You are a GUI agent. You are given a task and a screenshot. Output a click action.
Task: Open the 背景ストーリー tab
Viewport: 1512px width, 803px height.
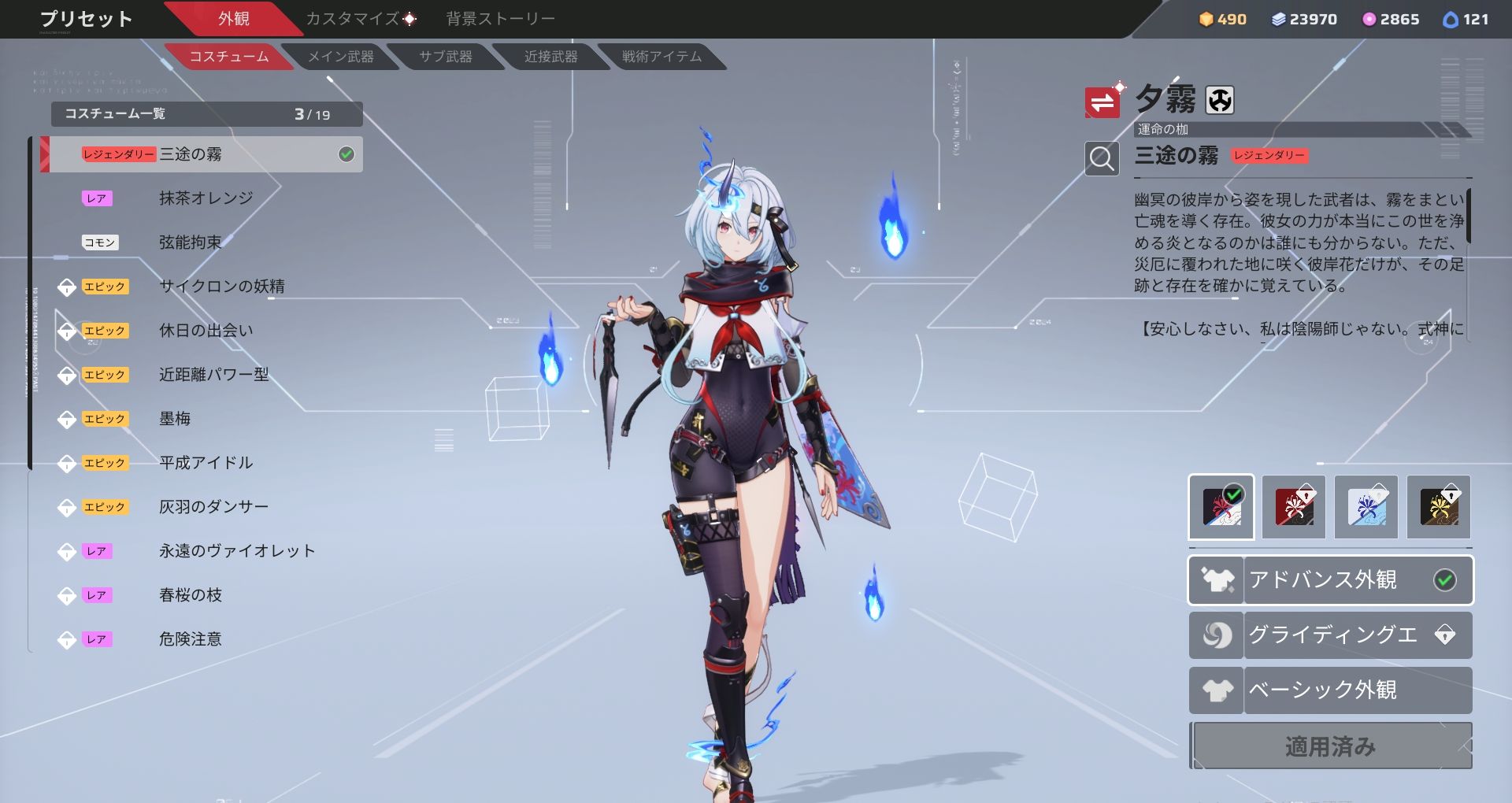[x=500, y=19]
